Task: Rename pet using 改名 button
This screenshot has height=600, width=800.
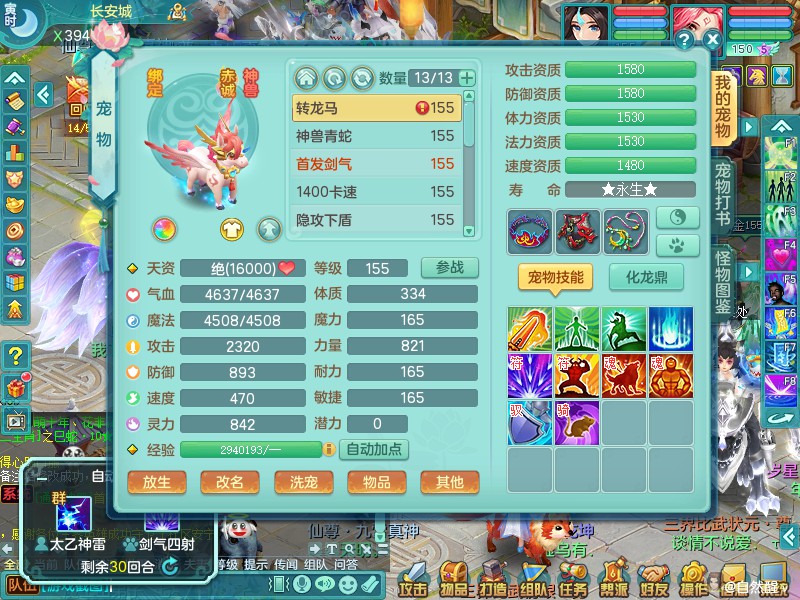Action: point(230,481)
